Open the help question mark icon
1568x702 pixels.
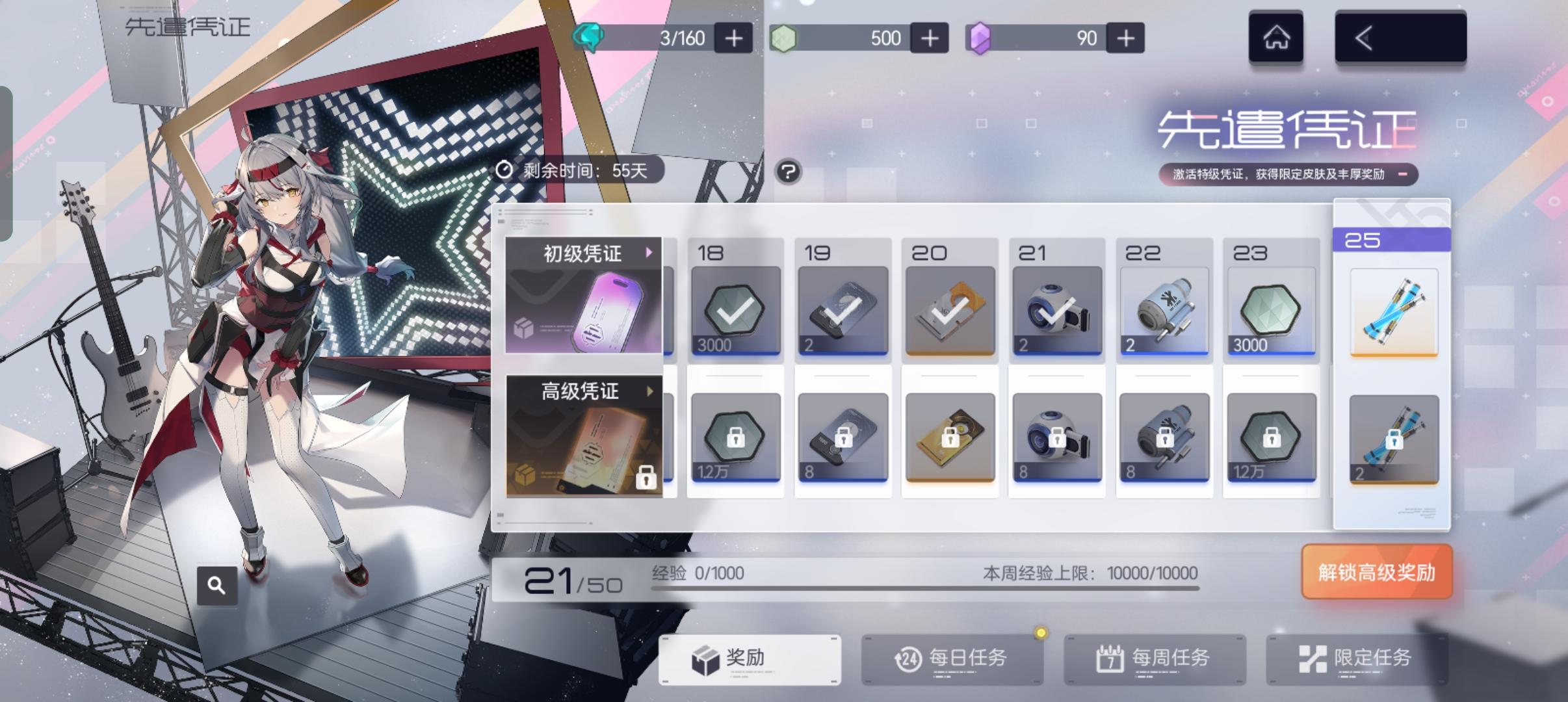[x=789, y=172]
